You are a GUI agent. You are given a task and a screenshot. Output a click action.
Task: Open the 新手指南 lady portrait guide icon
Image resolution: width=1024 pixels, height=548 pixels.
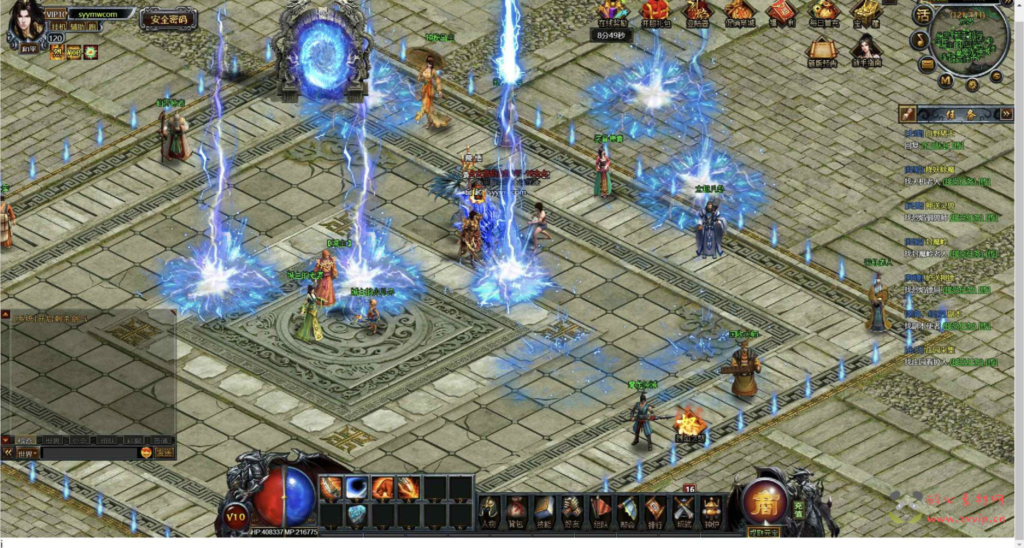pos(866,48)
